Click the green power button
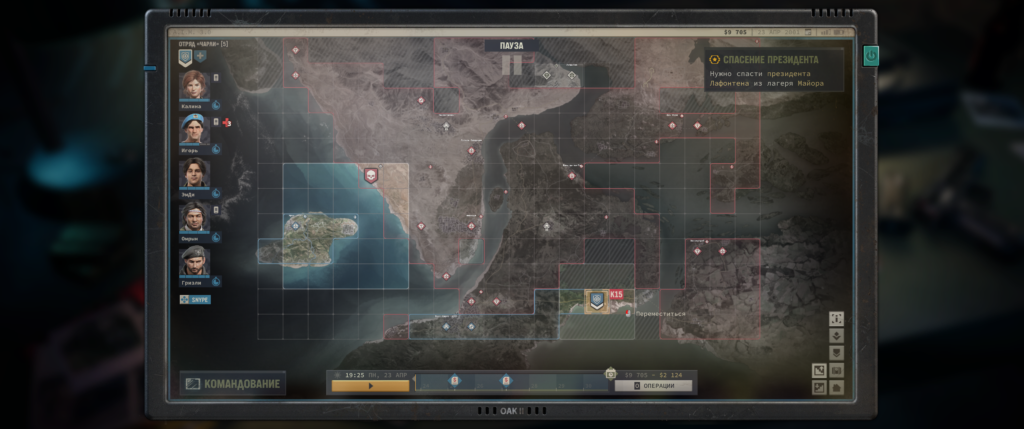This screenshot has width=1024, height=429. pyautogui.click(x=870, y=54)
